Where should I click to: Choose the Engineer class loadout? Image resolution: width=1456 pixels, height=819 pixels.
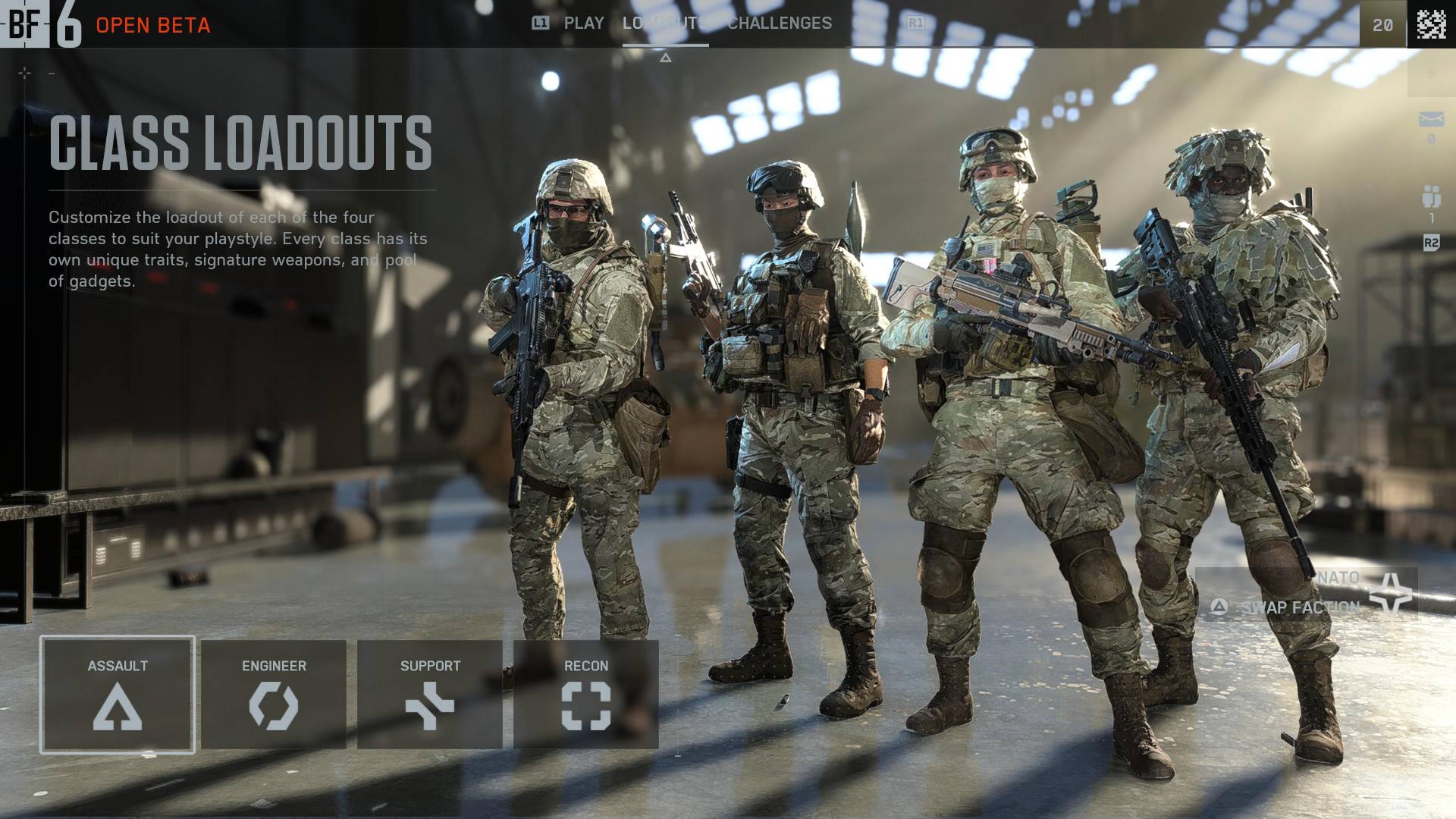pos(274,695)
